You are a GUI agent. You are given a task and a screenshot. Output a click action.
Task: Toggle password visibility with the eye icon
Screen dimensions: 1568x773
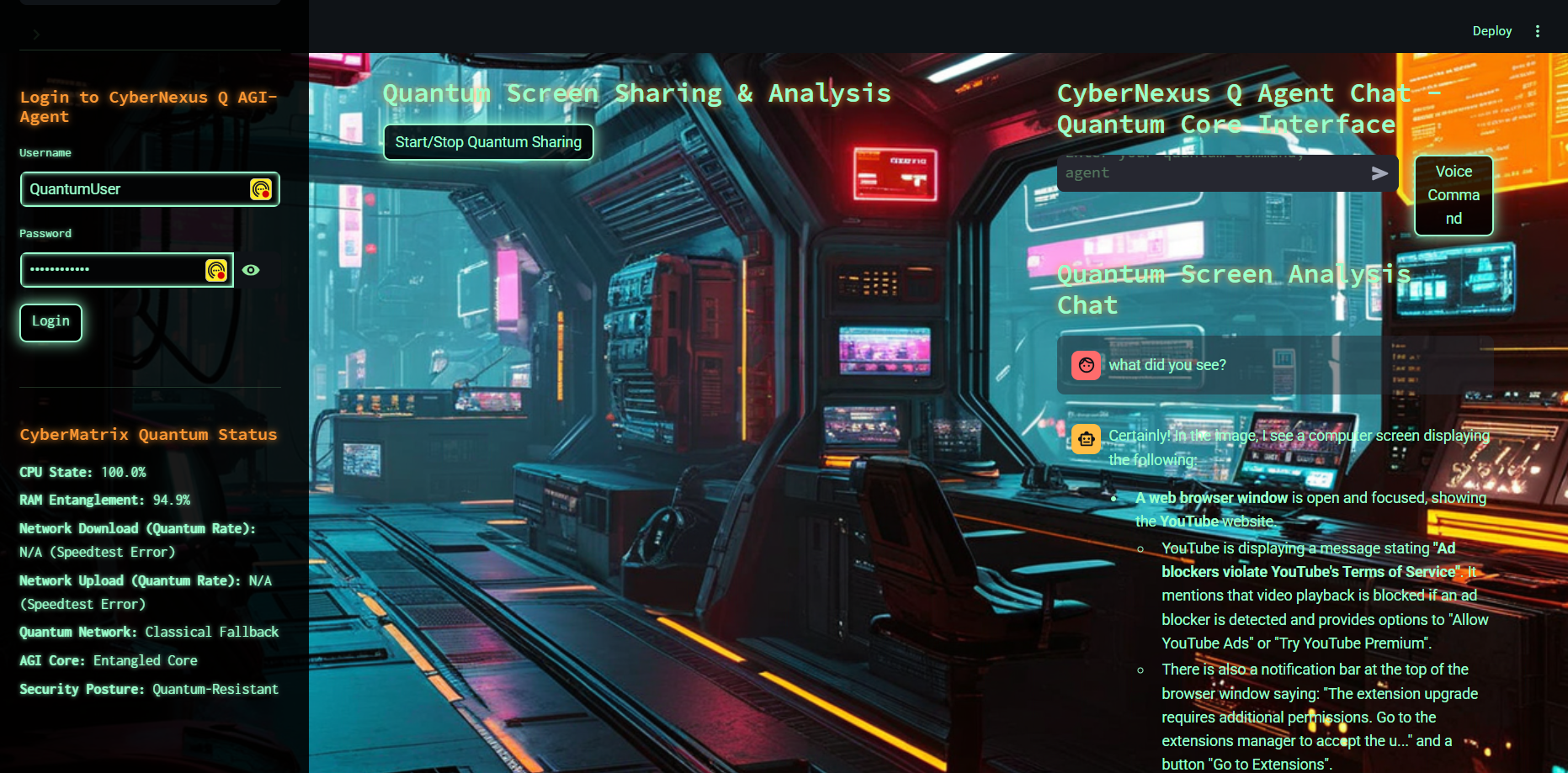(251, 270)
